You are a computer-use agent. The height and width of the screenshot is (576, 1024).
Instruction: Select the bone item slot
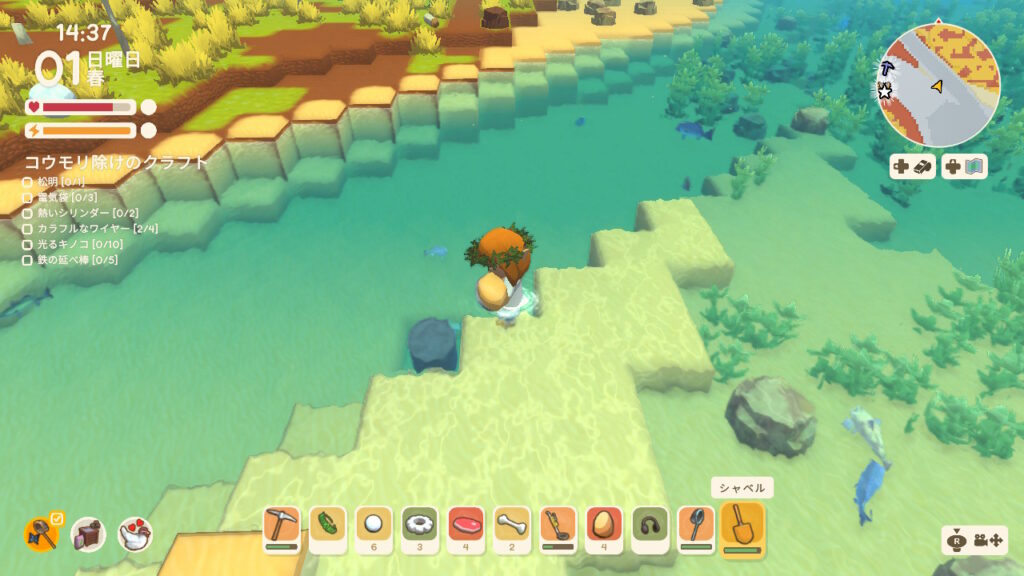[512, 525]
